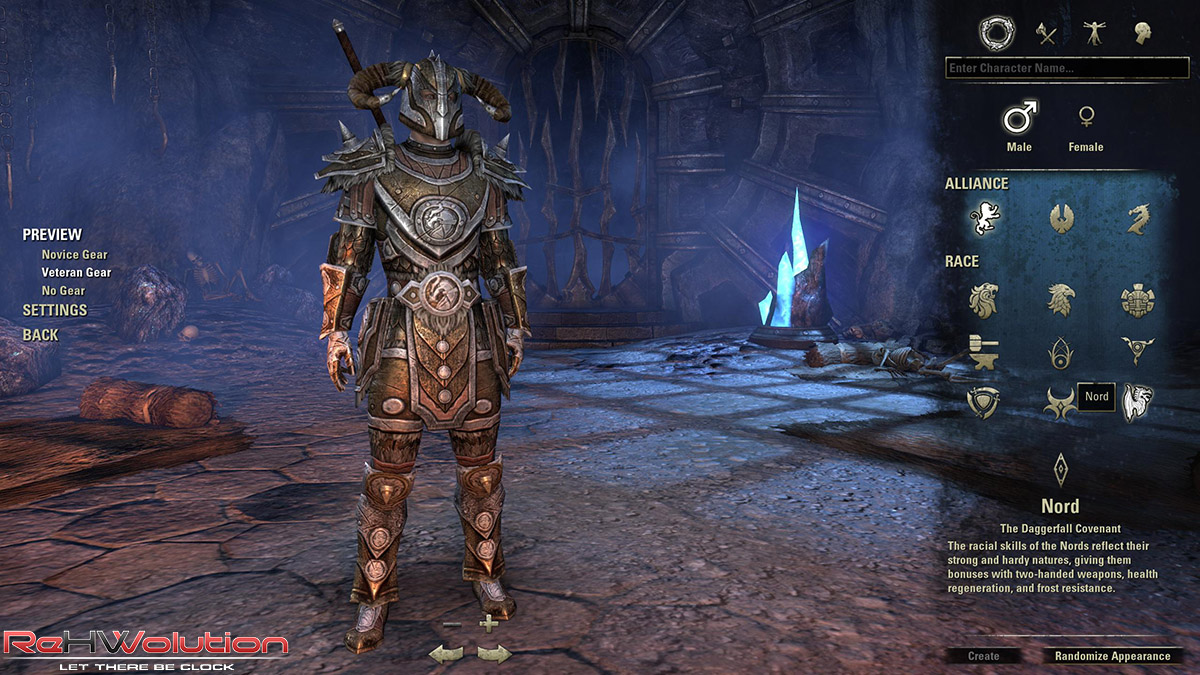1200x675 pixels.
Task: Select the lion alliance emblem
Action: [x=985, y=217]
